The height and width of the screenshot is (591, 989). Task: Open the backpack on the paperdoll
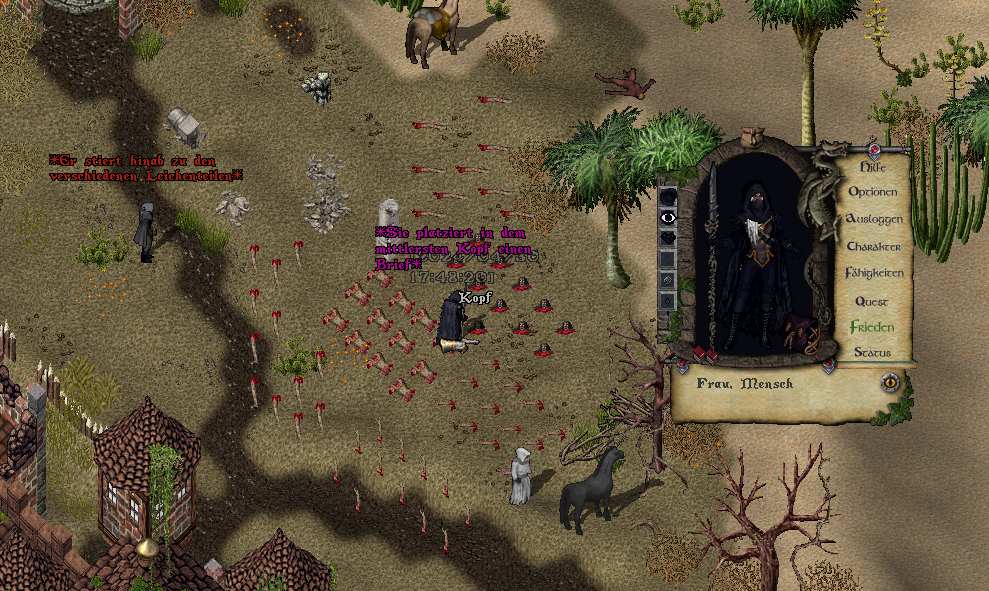click(801, 332)
